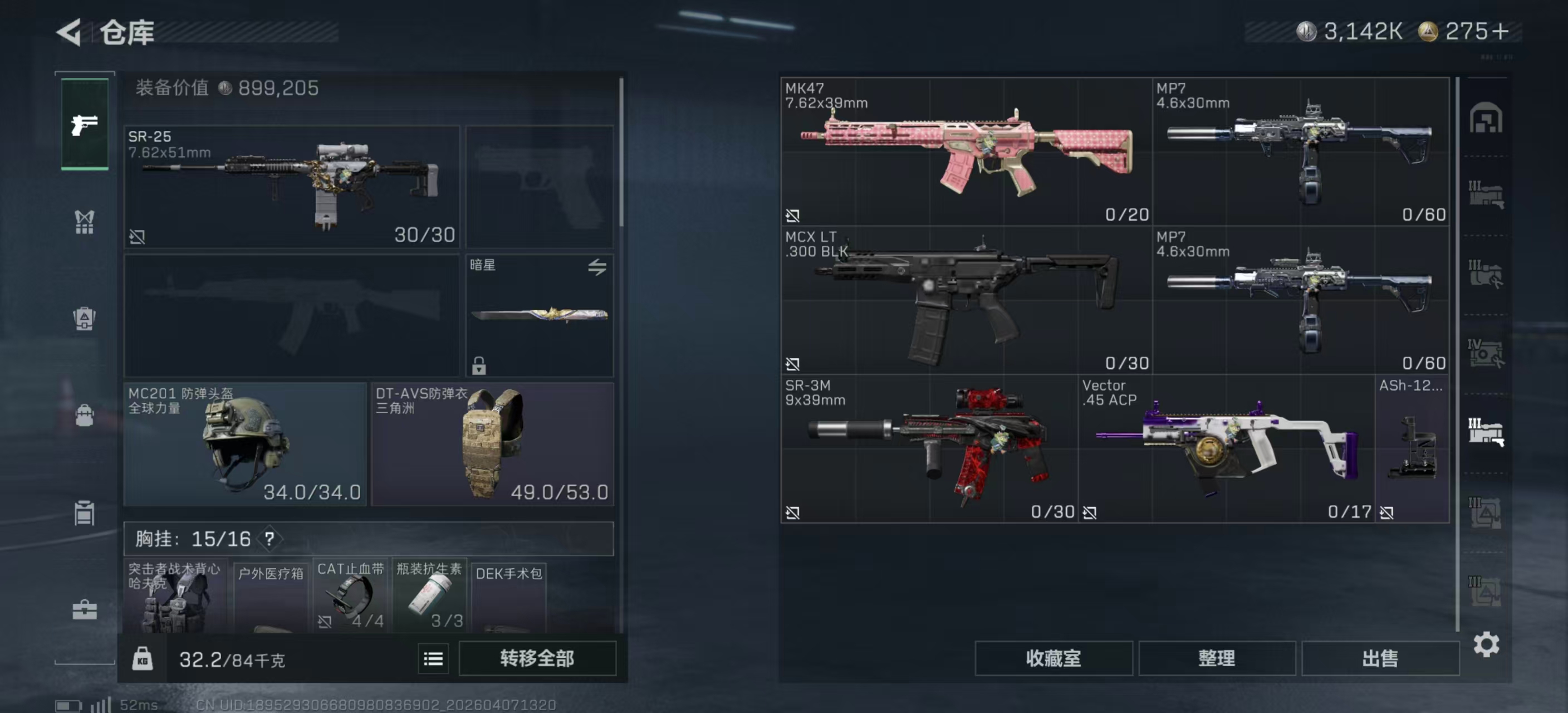Select the CAT止血带 tourniquet slot
Image resolution: width=1568 pixels, height=713 pixels.
point(351,595)
